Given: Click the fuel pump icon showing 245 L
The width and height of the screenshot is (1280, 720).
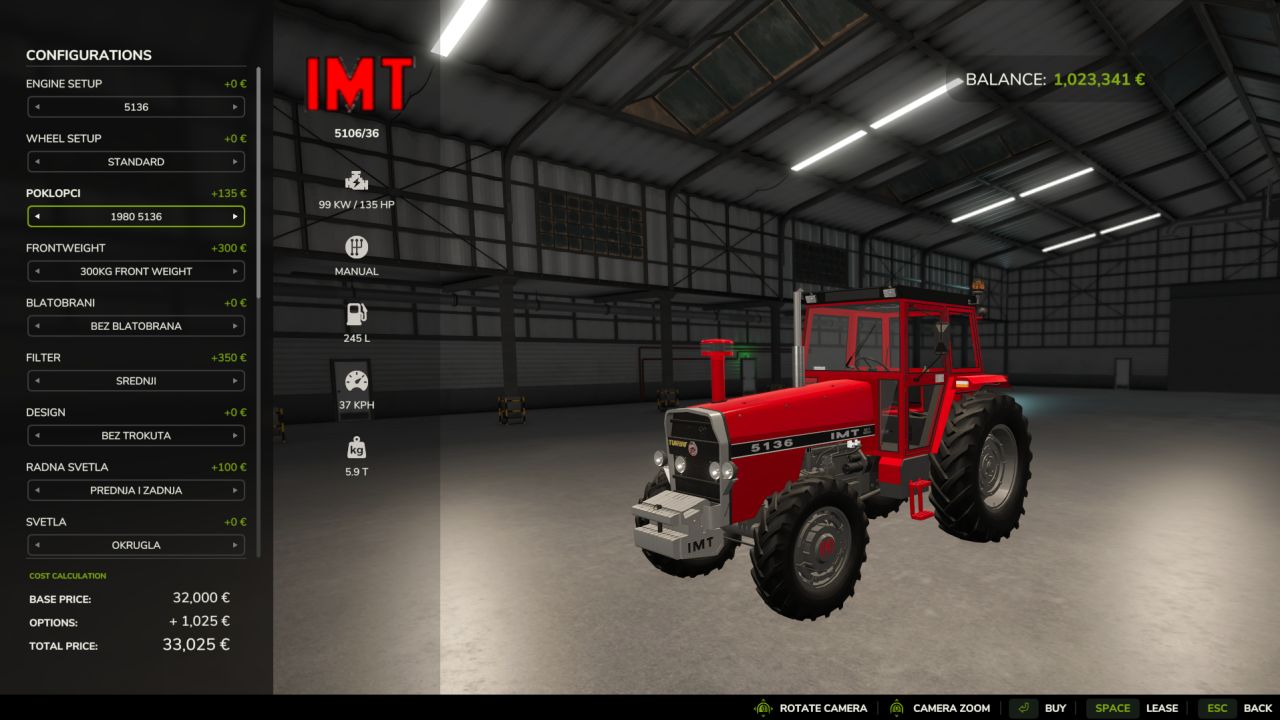Looking at the screenshot, I should [356, 315].
